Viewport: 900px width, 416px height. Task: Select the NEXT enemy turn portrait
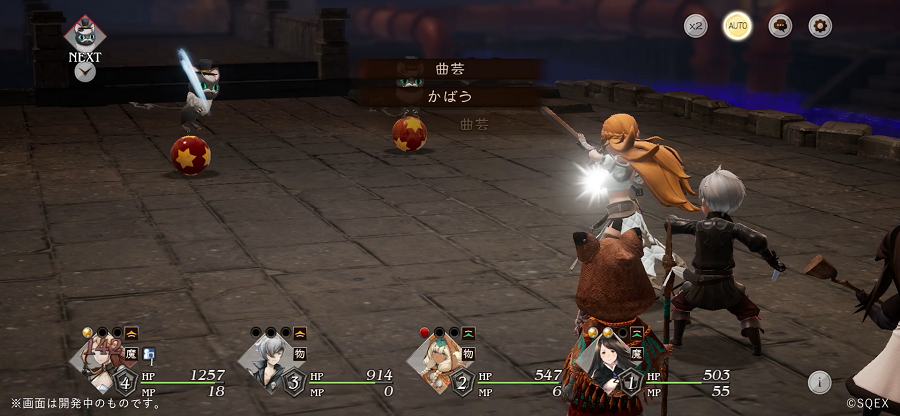85,32
